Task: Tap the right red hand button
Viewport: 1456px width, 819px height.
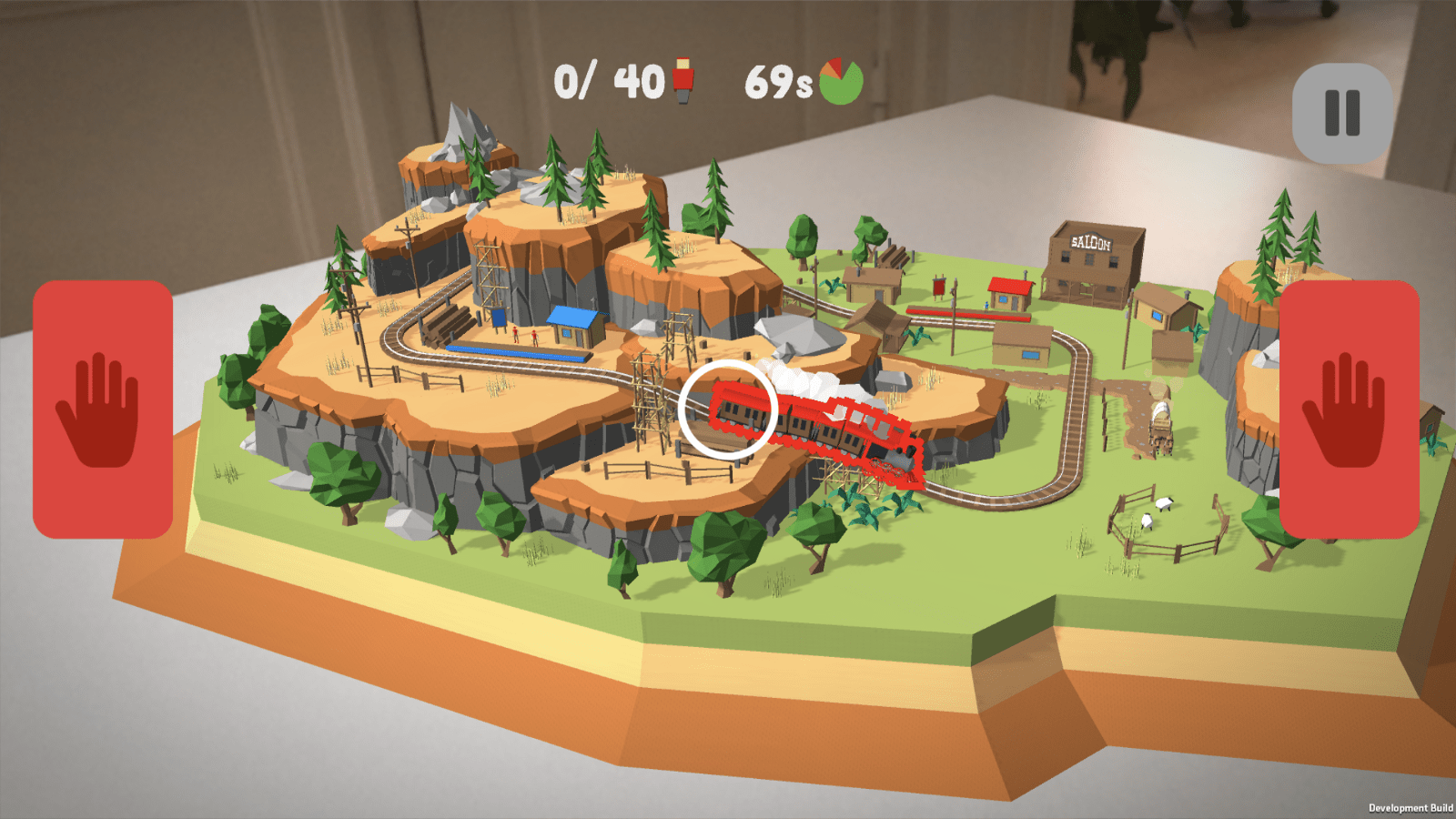Action: [x=1349, y=409]
